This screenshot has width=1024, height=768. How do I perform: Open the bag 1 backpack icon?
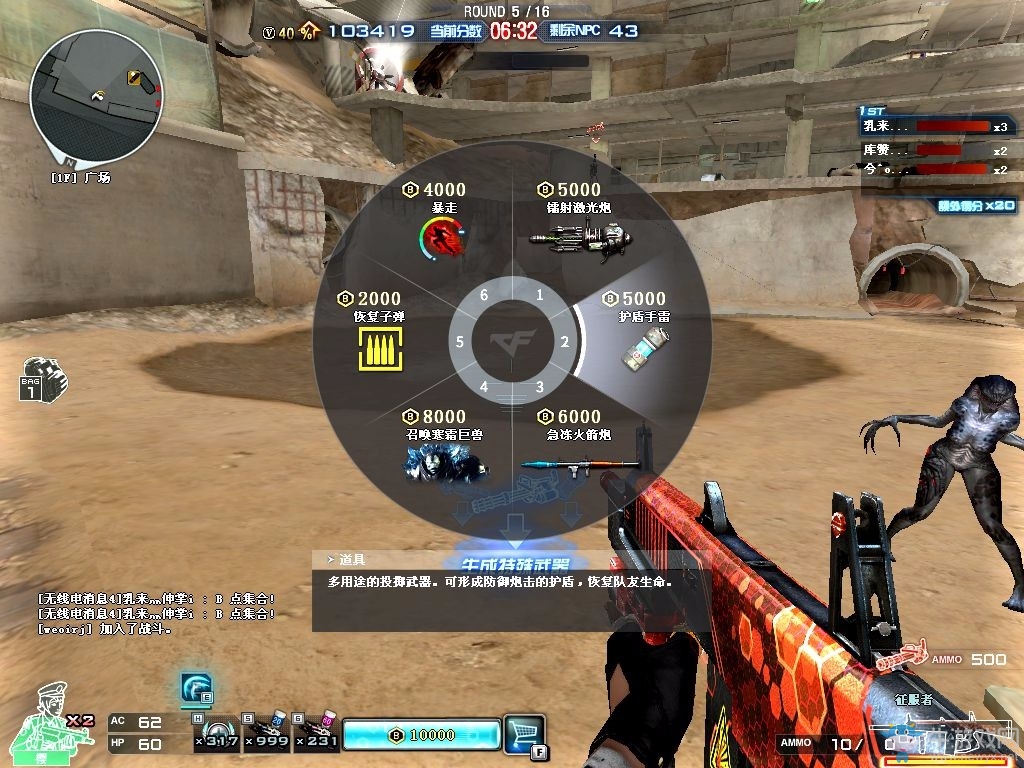tap(42, 379)
